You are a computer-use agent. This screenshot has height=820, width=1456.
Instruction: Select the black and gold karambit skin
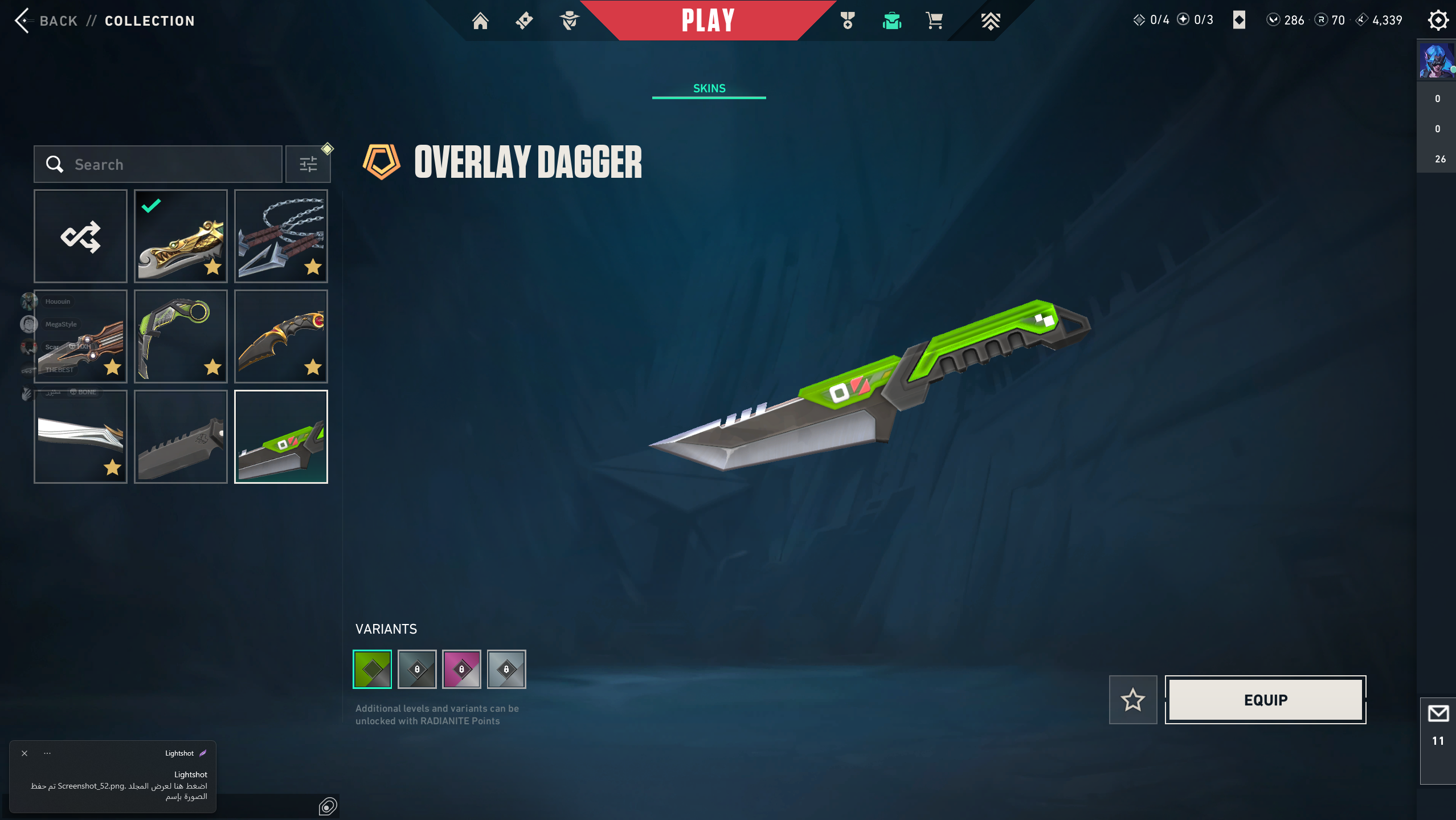281,337
